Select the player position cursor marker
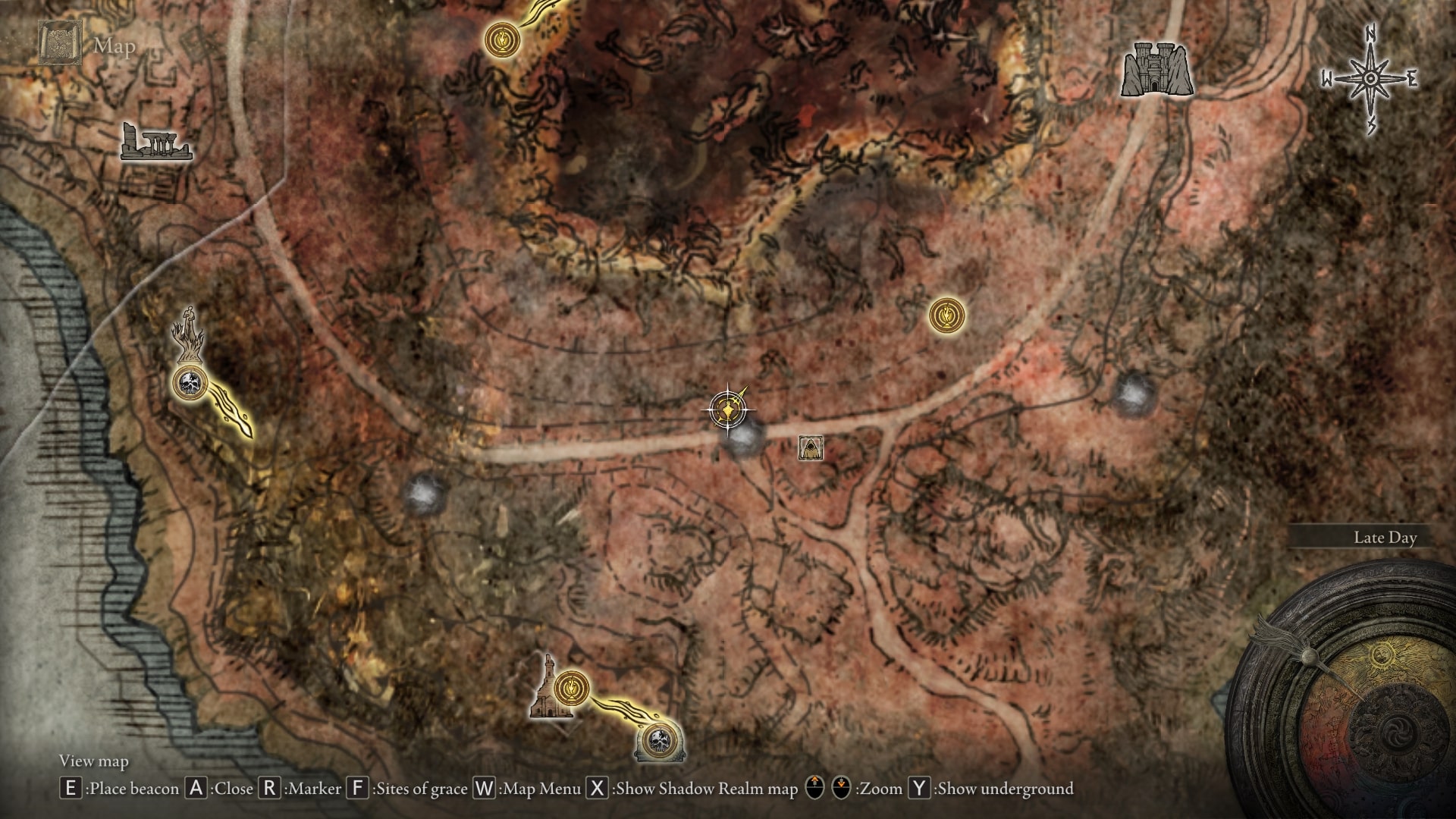 coord(728,410)
